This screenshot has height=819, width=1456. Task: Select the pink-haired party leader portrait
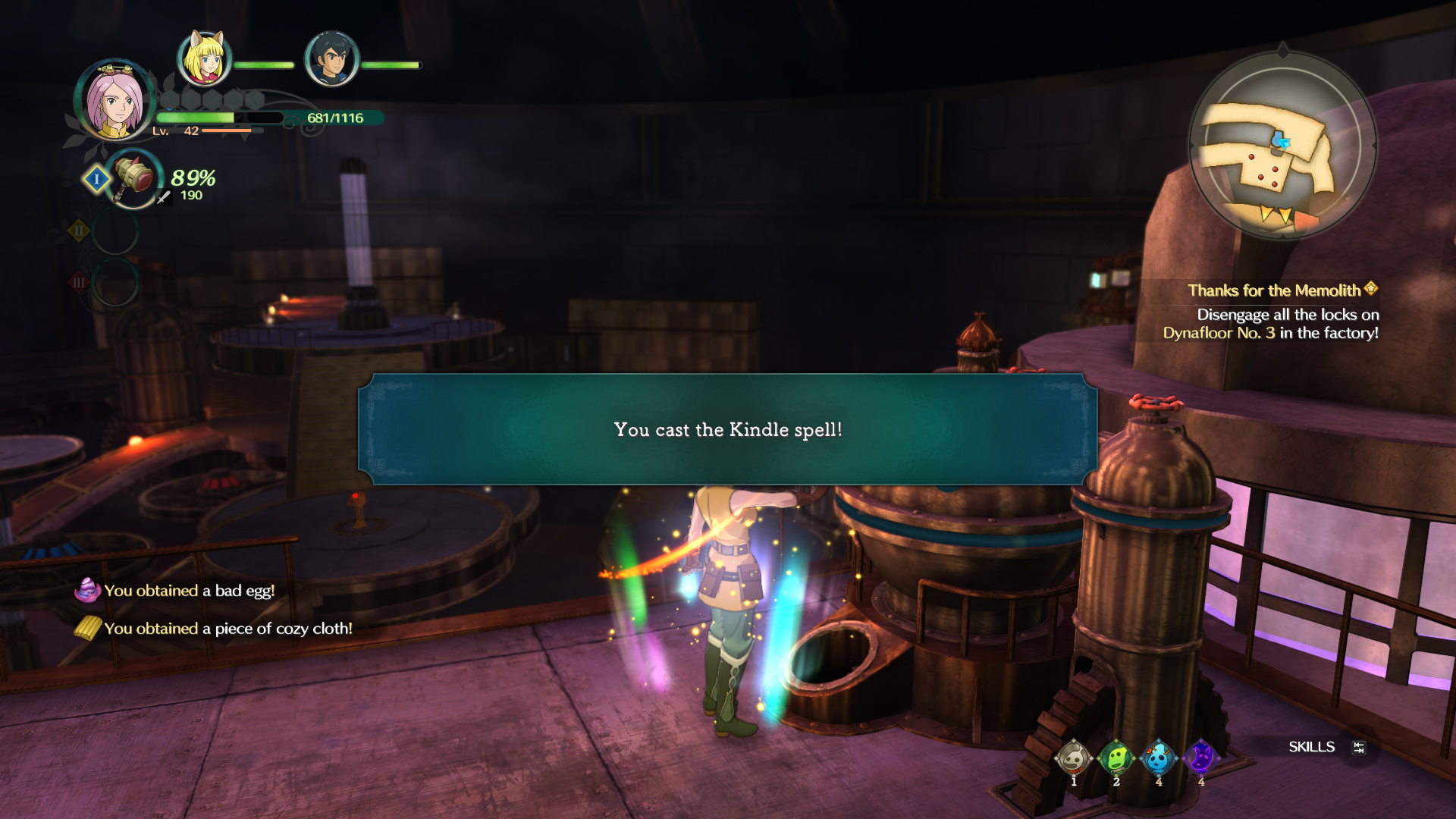click(114, 101)
